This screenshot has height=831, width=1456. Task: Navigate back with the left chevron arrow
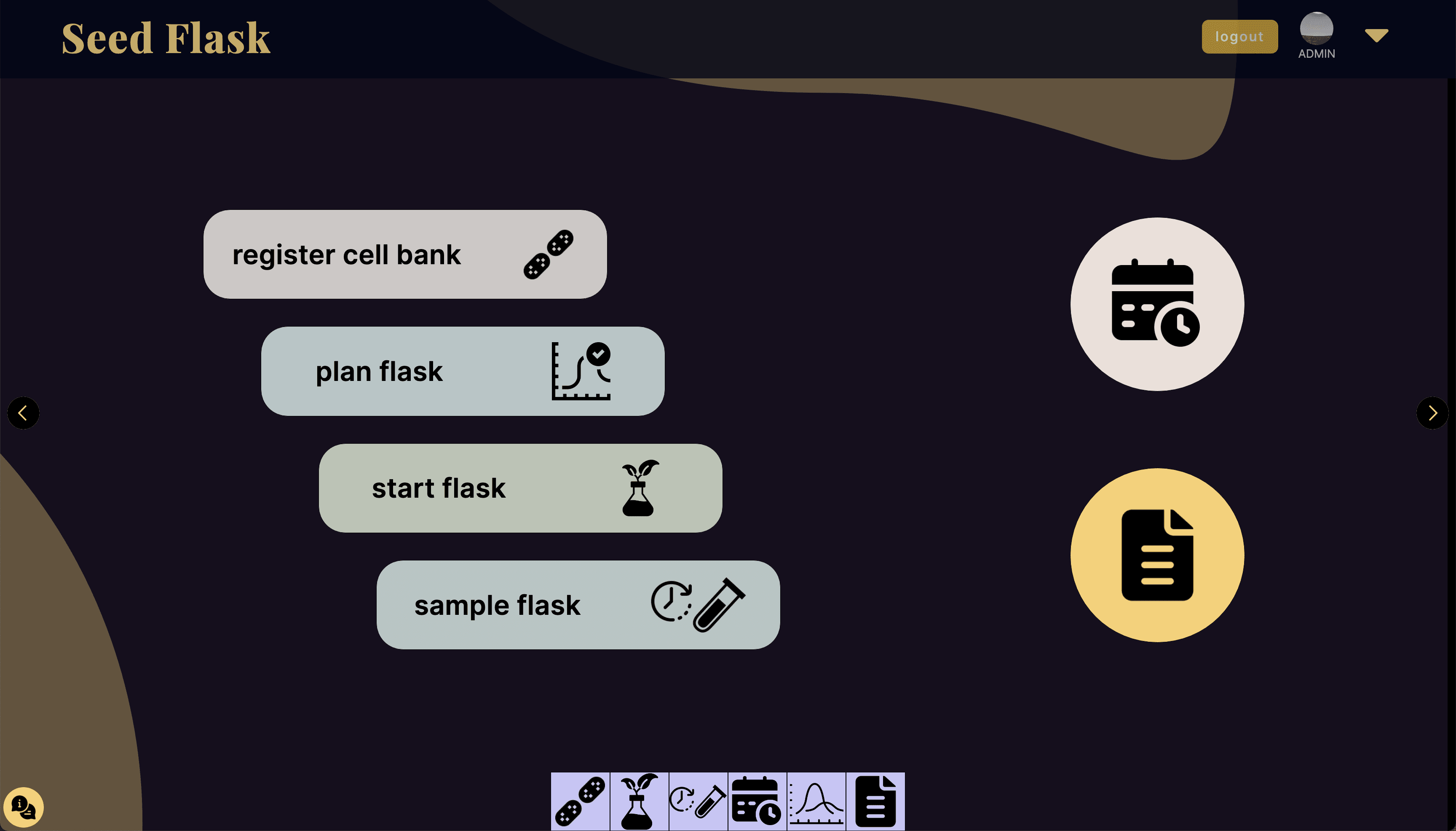coord(24,413)
